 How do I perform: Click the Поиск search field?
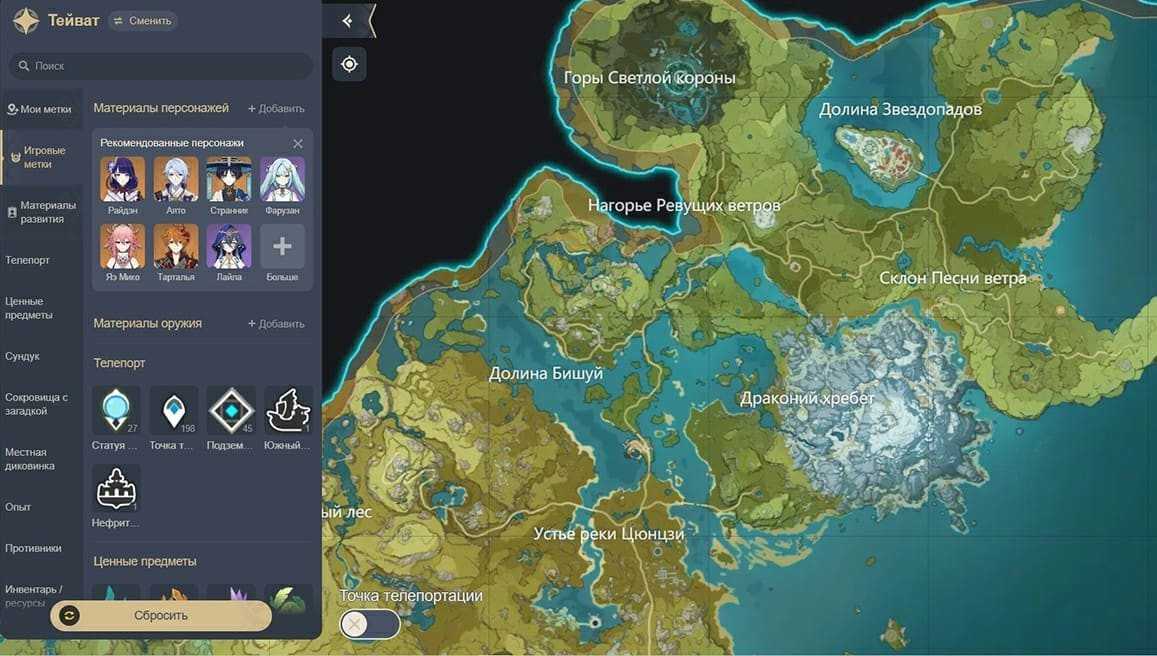click(x=160, y=66)
